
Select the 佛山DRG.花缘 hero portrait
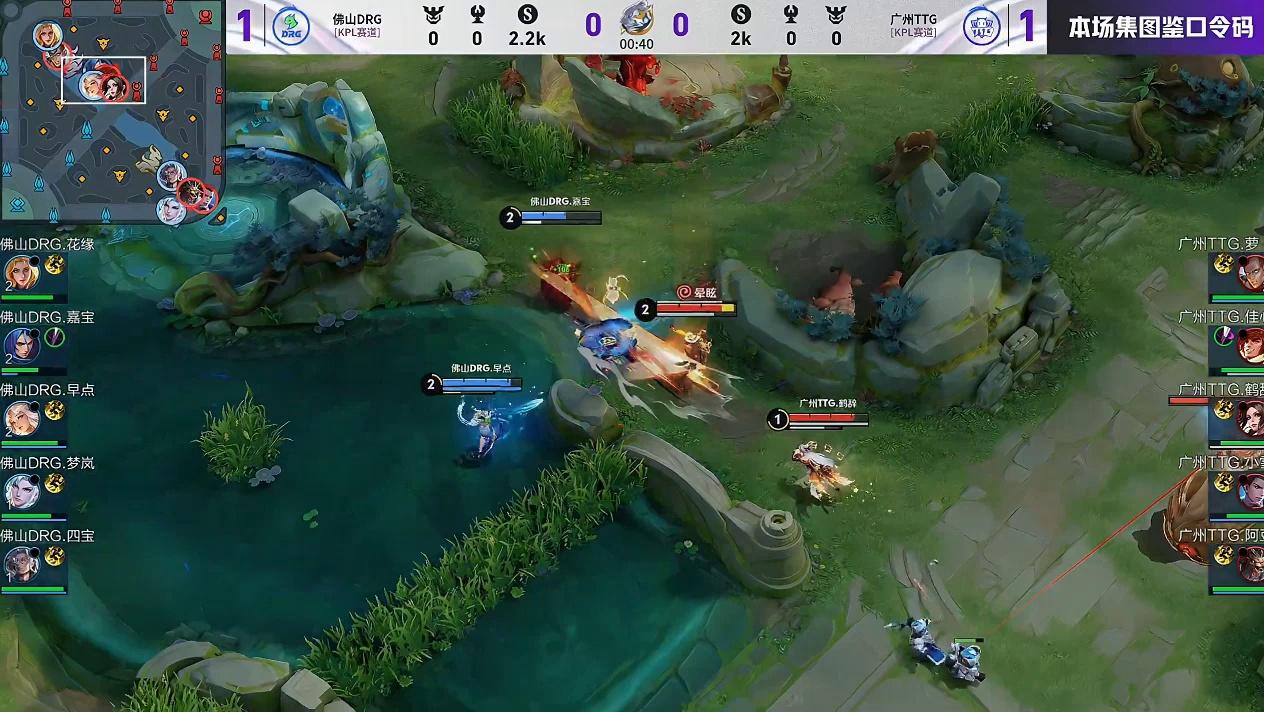tap(19, 272)
